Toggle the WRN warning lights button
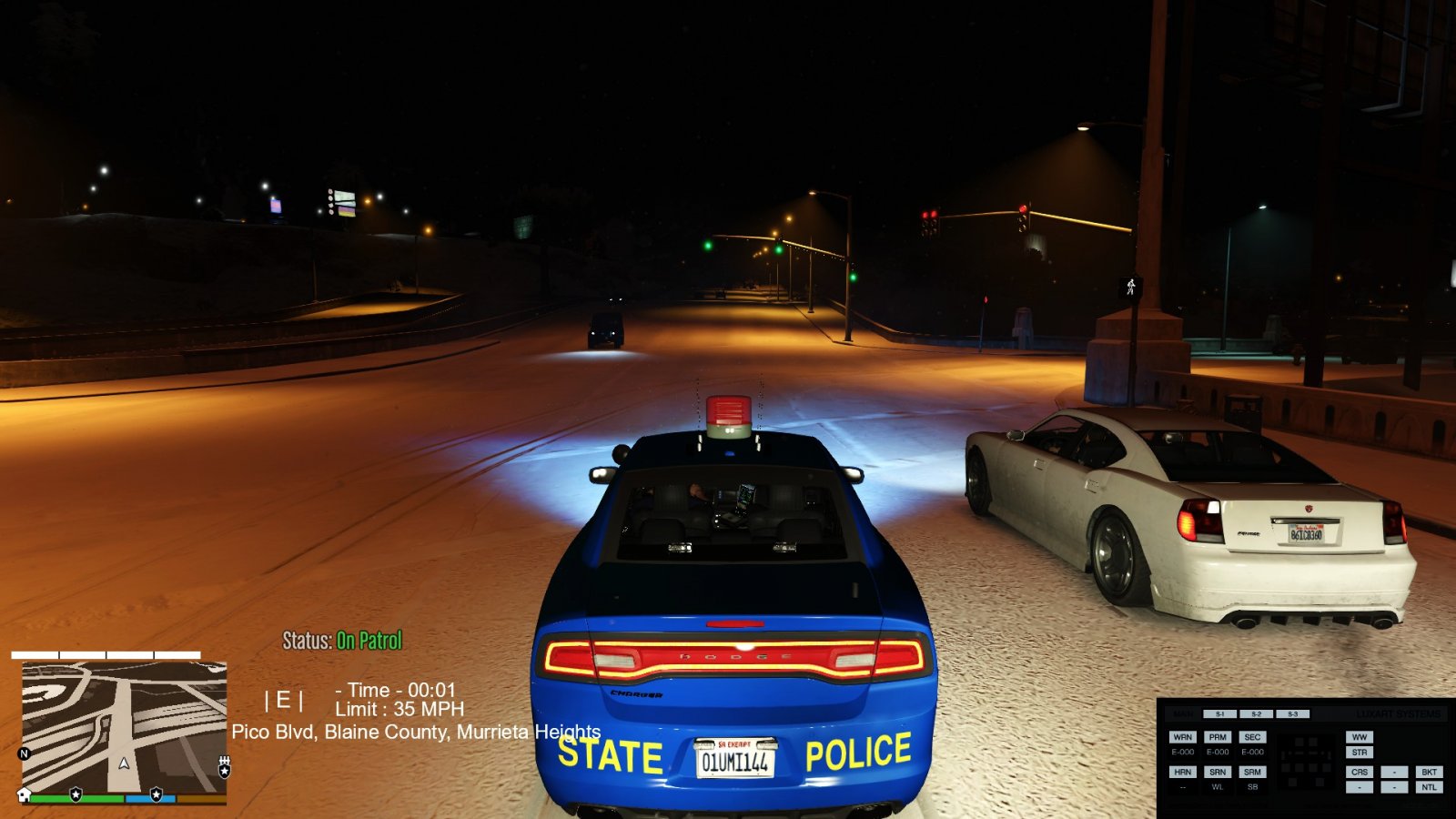 pyautogui.click(x=1183, y=737)
